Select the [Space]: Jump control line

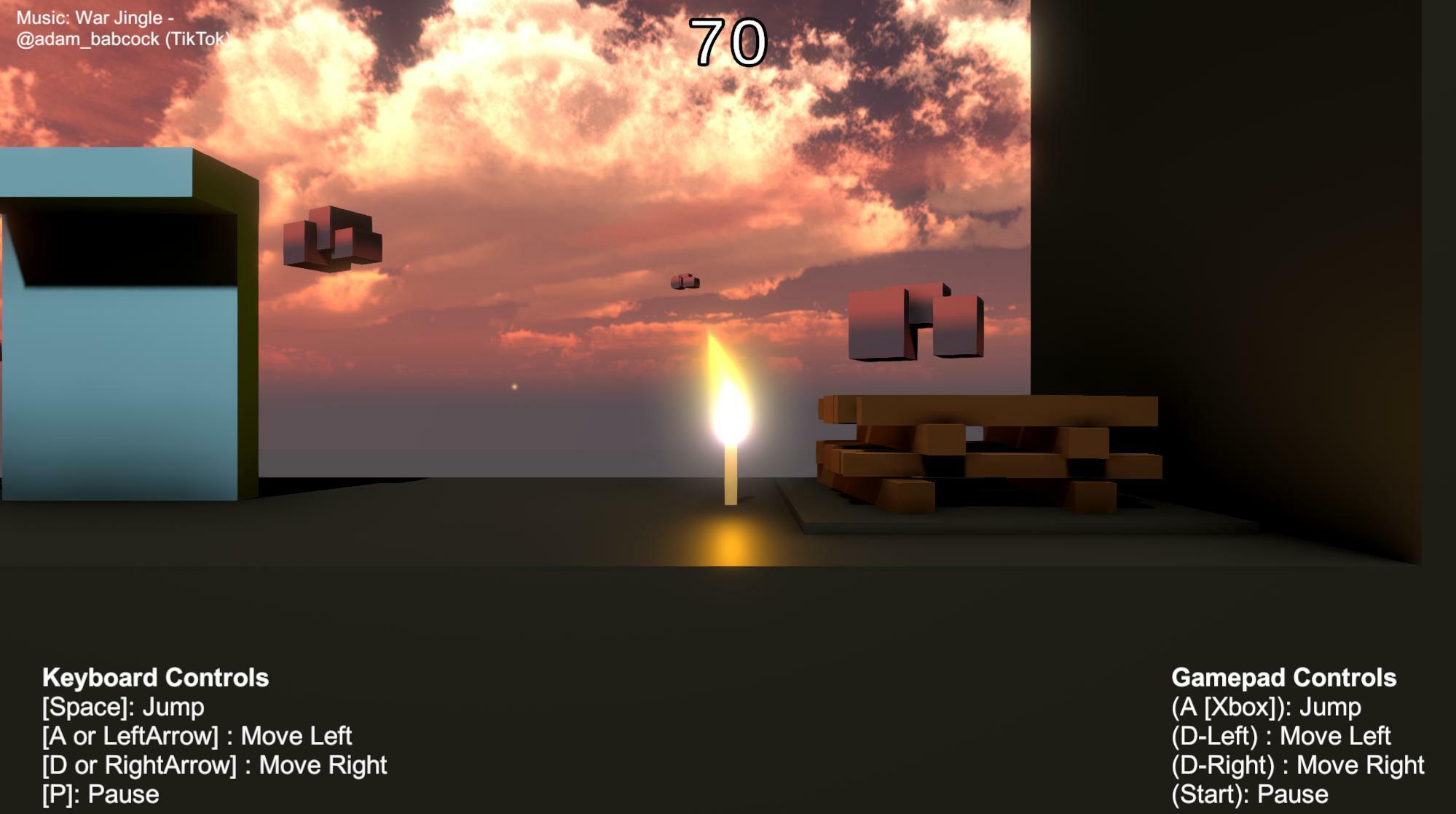[x=122, y=707]
